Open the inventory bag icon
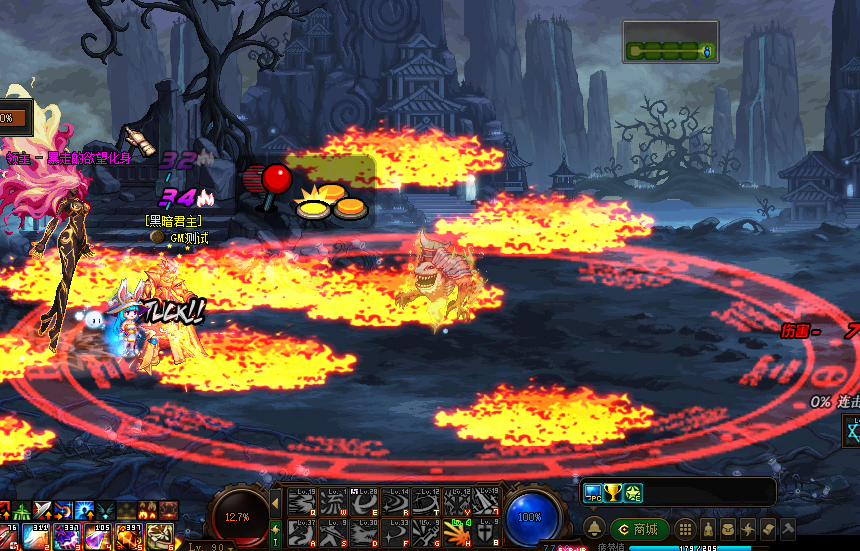Screen dimensions: 860x551 (729, 529)
